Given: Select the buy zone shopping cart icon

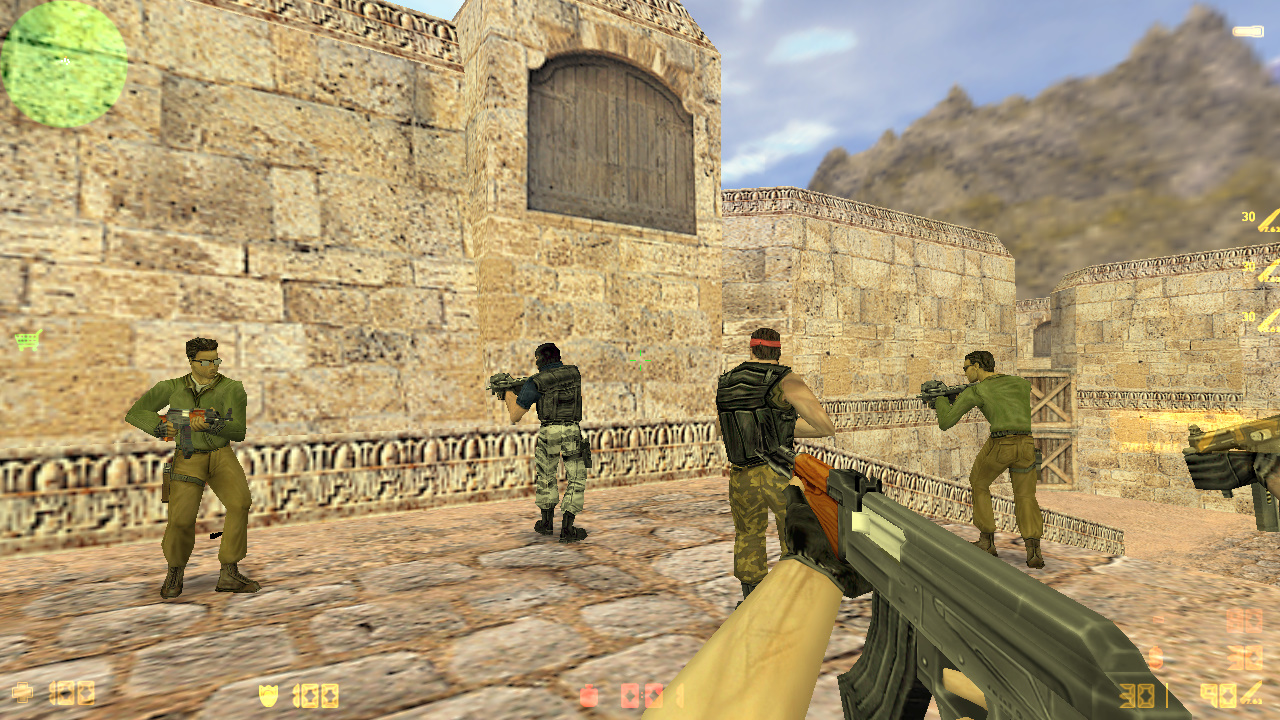Looking at the screenshot, I should point(27,341).
